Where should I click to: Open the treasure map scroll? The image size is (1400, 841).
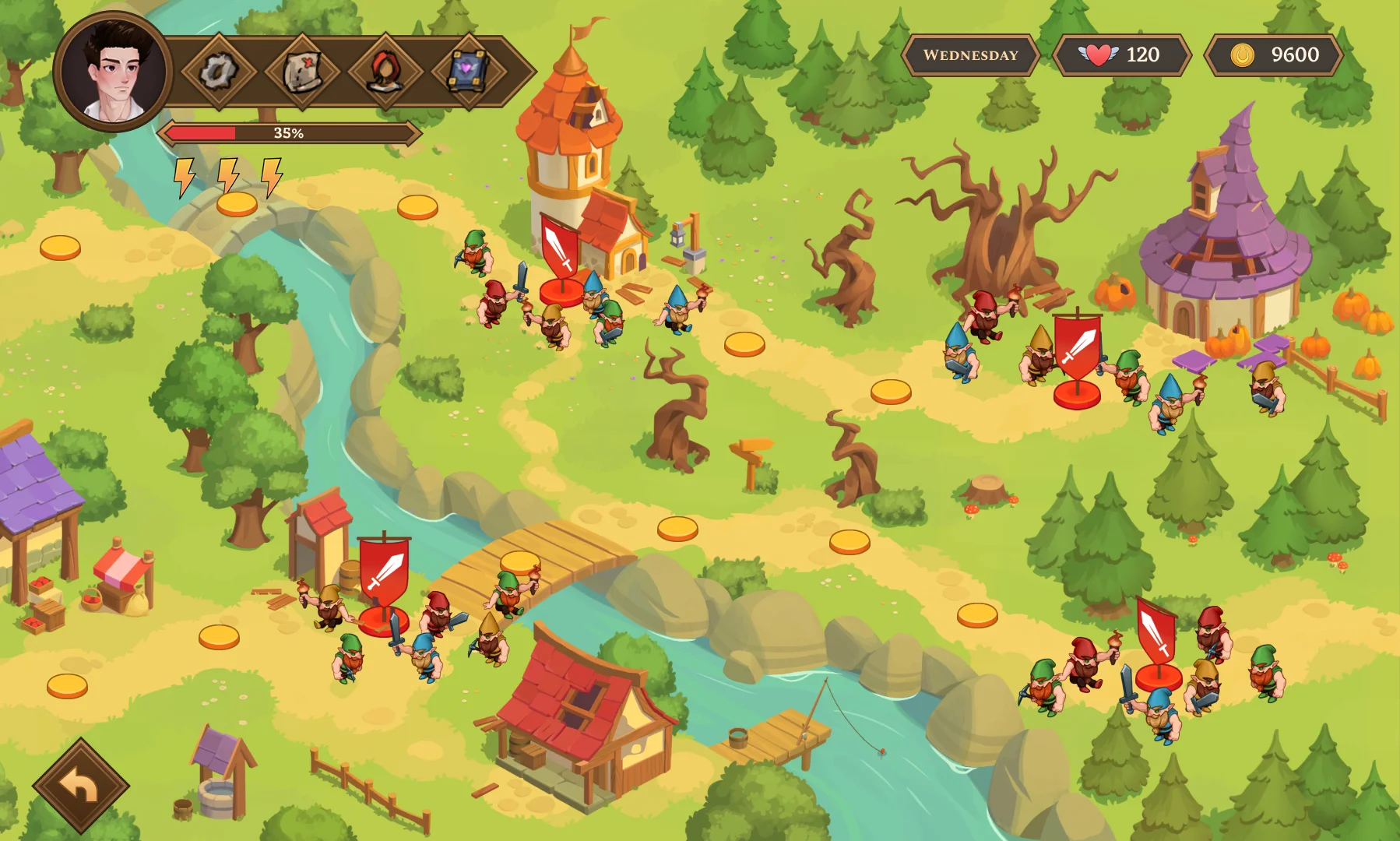pyautogui.click(x=301, y=72)
